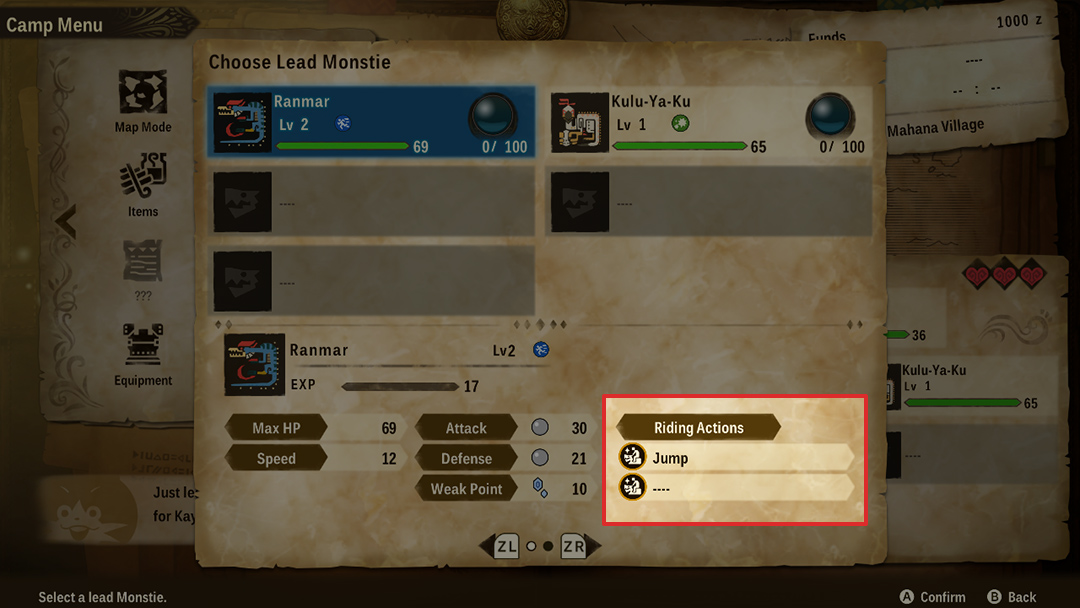Open Map Mode from camp menu
The height and width of the screenshot is (608, 1080).
[x=143, y=102]
